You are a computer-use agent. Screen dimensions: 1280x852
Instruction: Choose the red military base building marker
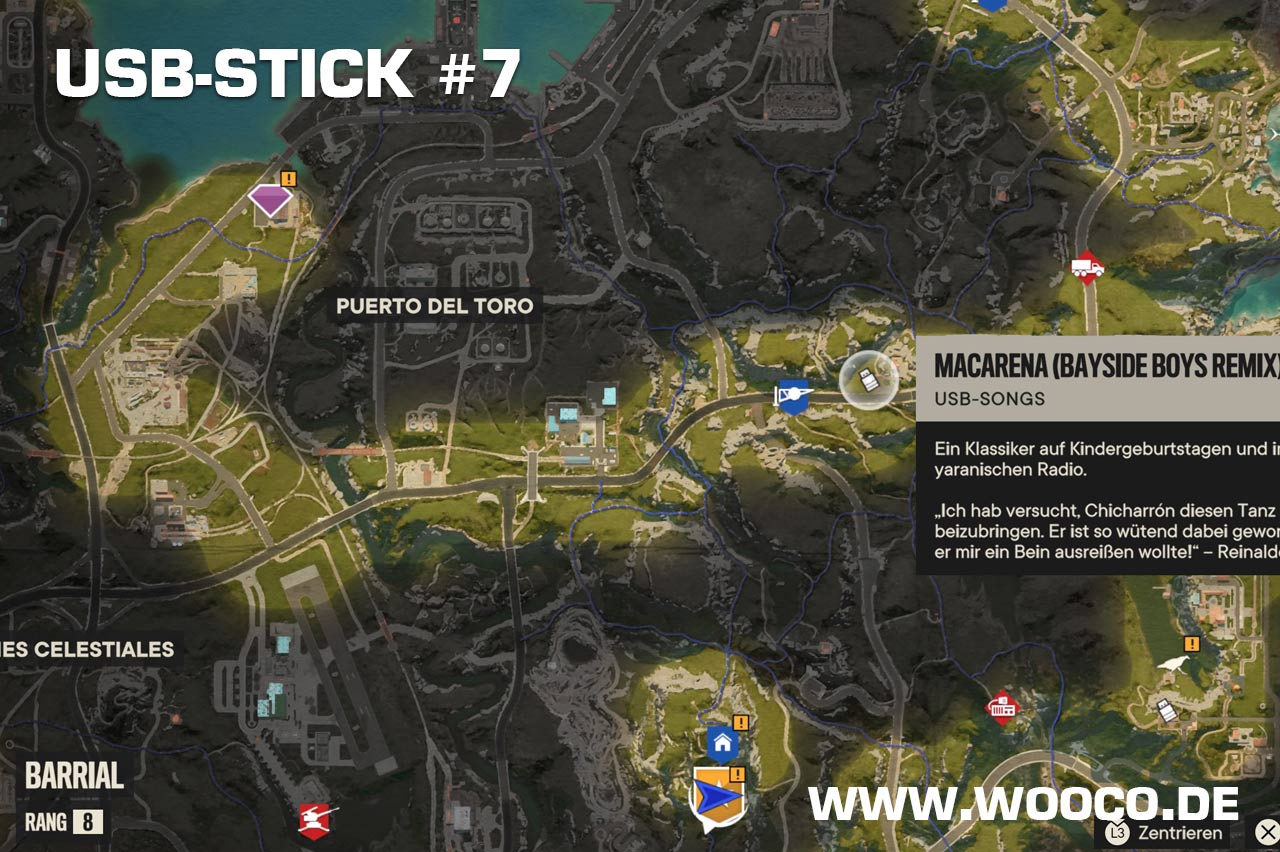pos(1002,709)
